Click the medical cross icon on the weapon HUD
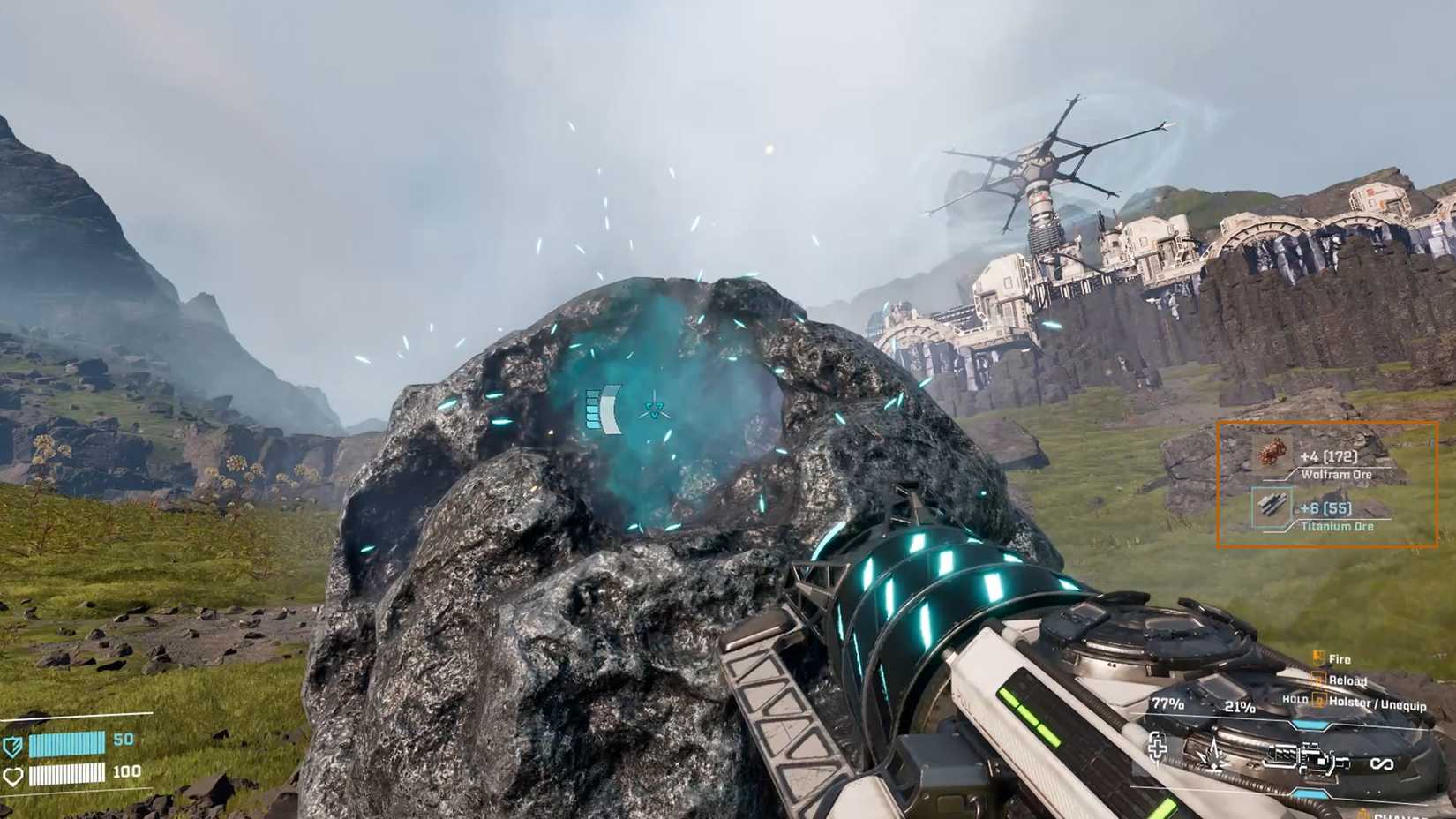Viewport: 1456px width, 819px height. coord(1157,750)
